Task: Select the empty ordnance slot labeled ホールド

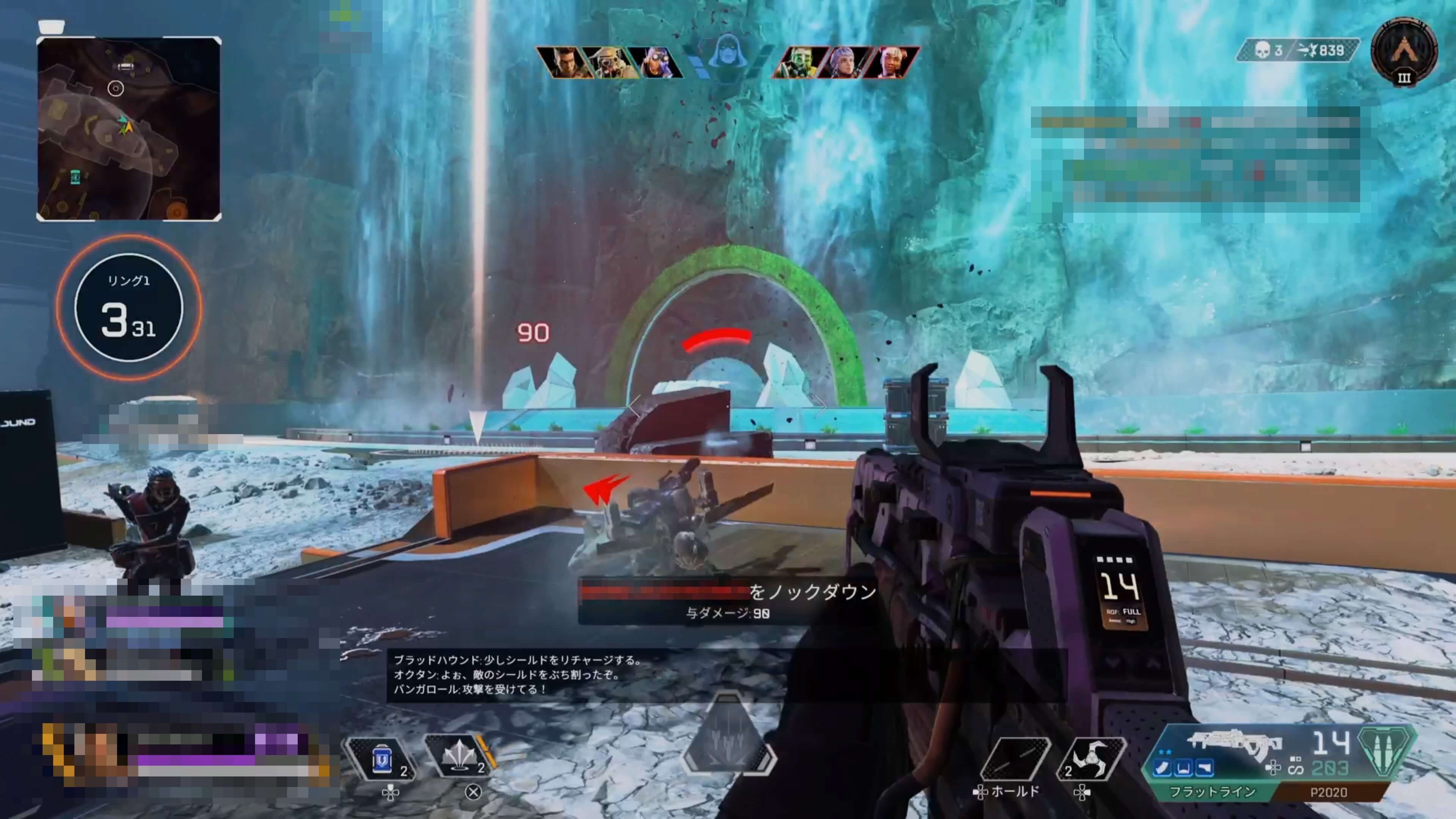Action: point(1015,759)
